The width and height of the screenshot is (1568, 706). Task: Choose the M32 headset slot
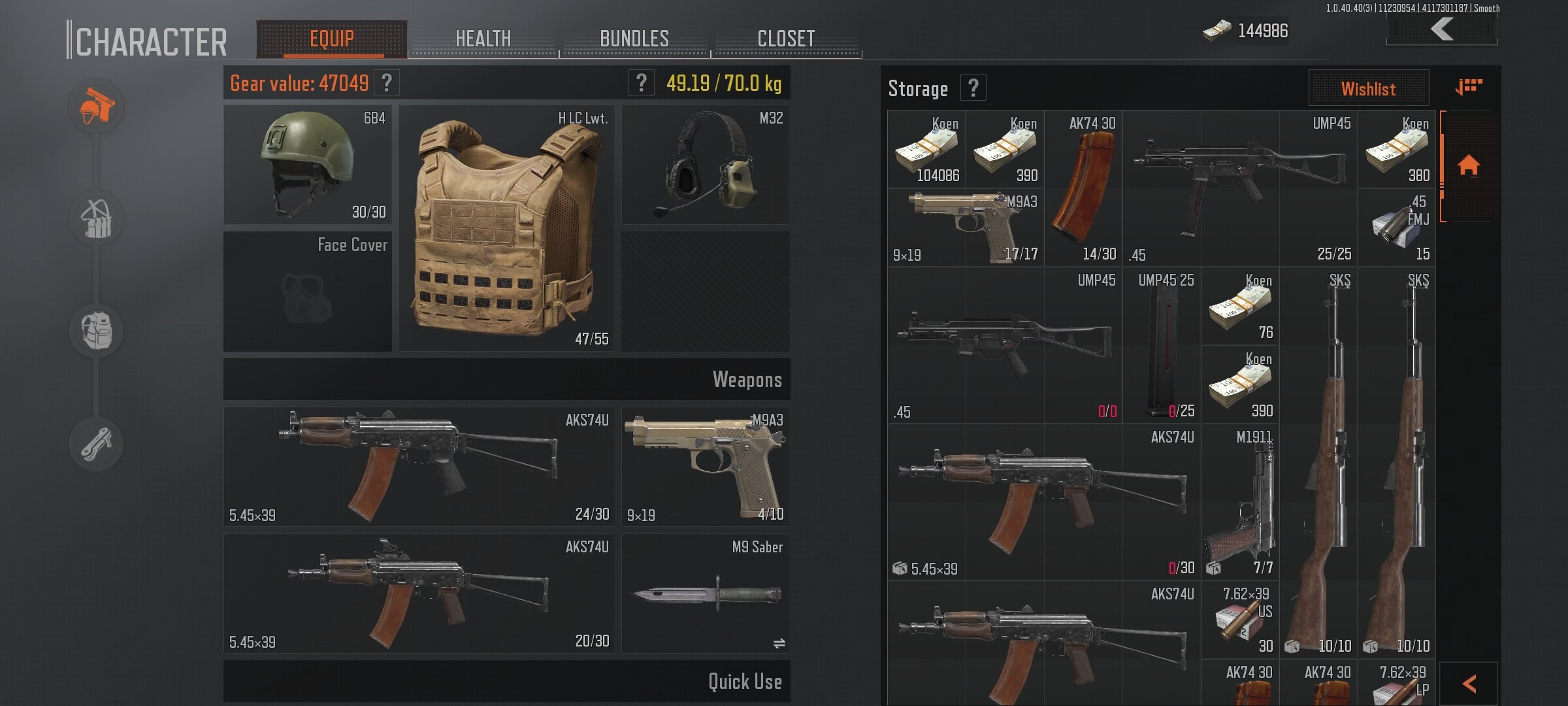pos(706,165)
